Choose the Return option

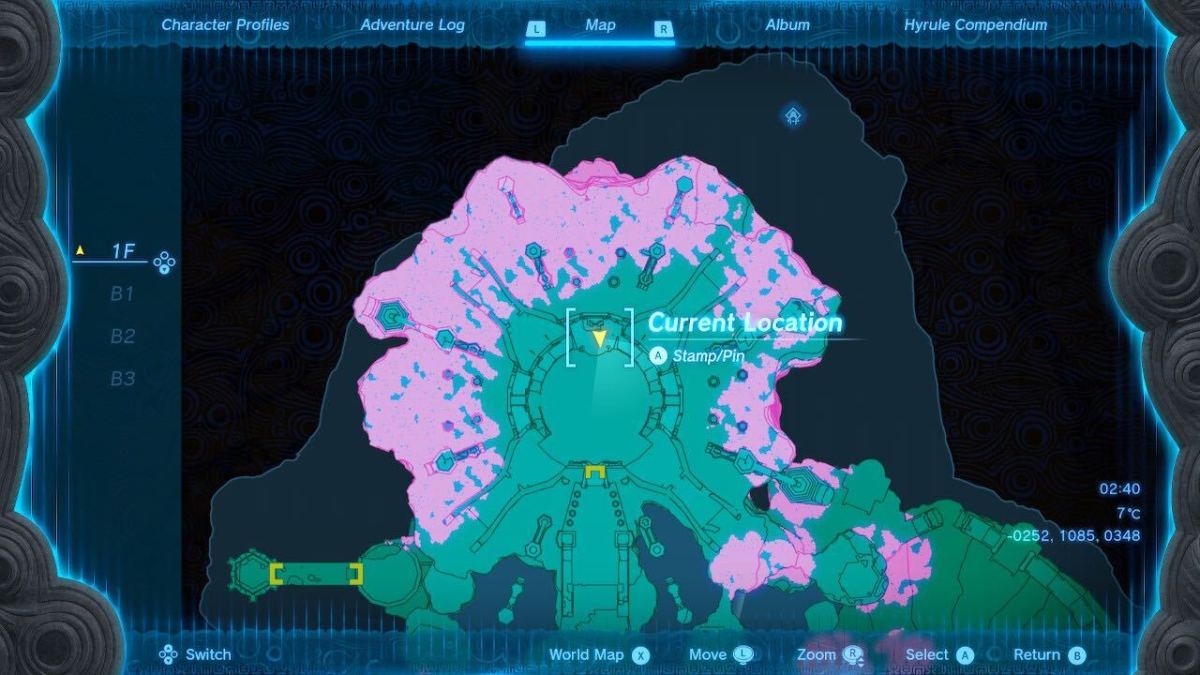(1048, 655)
